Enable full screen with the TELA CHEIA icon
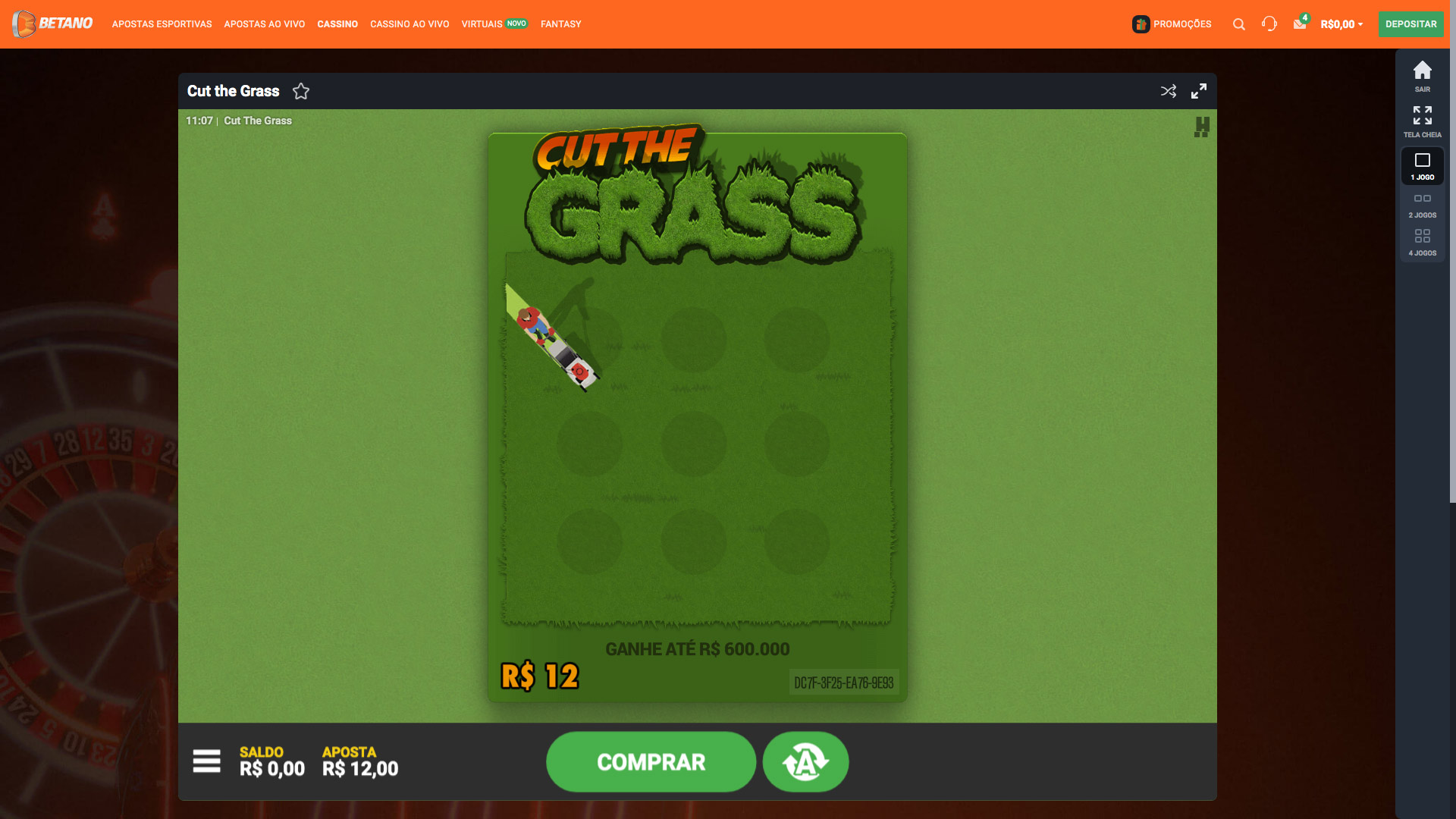1456x819 pixels. 1422,118
